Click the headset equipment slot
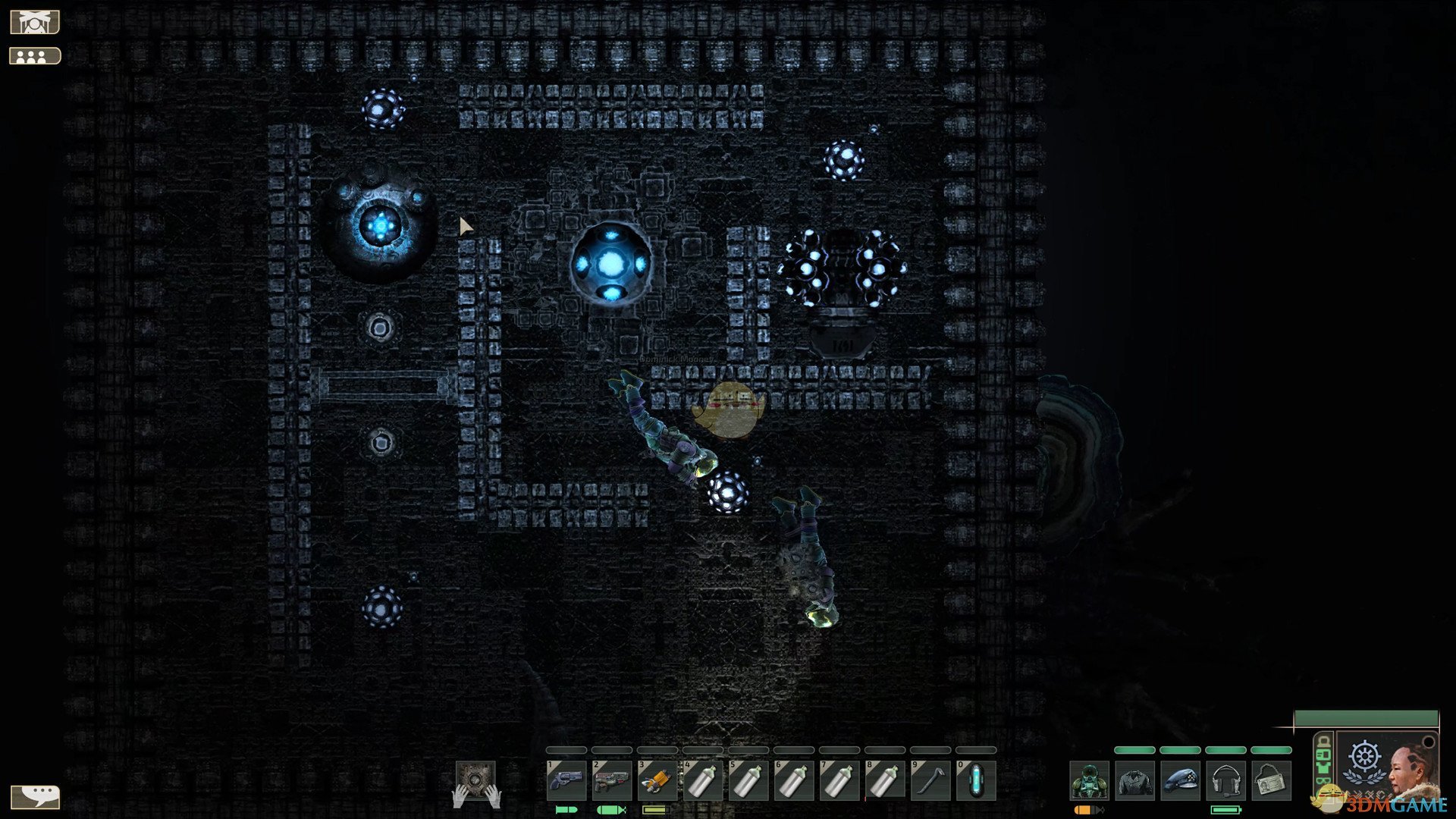 1225,781
